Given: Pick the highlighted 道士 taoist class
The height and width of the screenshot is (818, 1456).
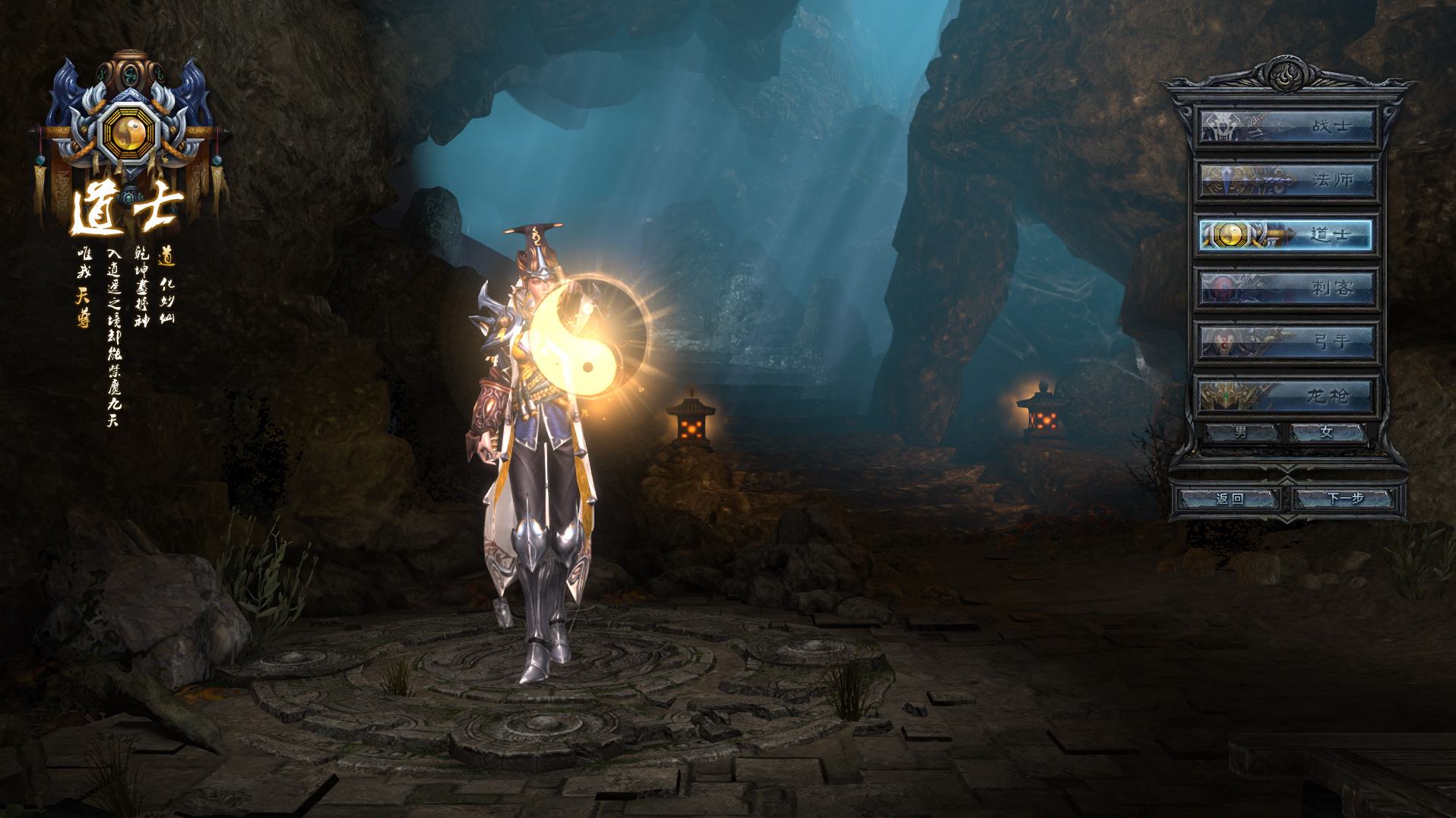Looking at the screenshot, I should point(1287,235).
